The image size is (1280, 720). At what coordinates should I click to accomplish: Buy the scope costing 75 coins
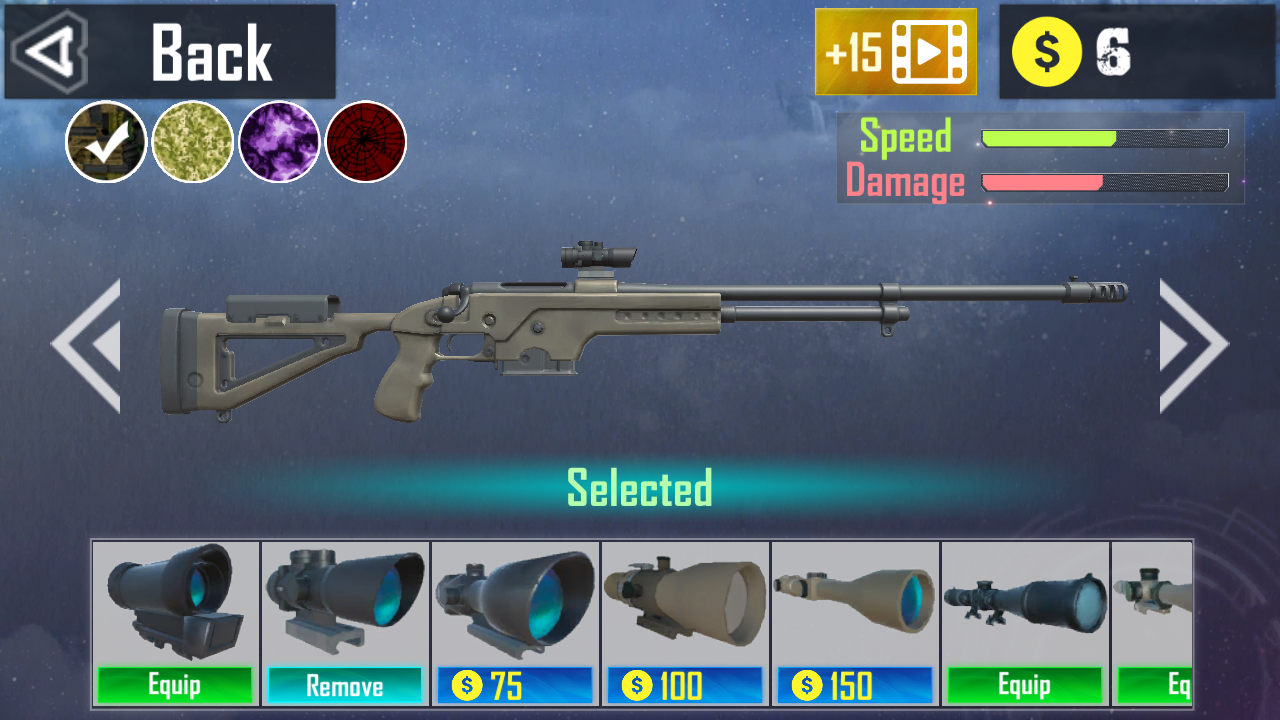[x=515, y=687]
